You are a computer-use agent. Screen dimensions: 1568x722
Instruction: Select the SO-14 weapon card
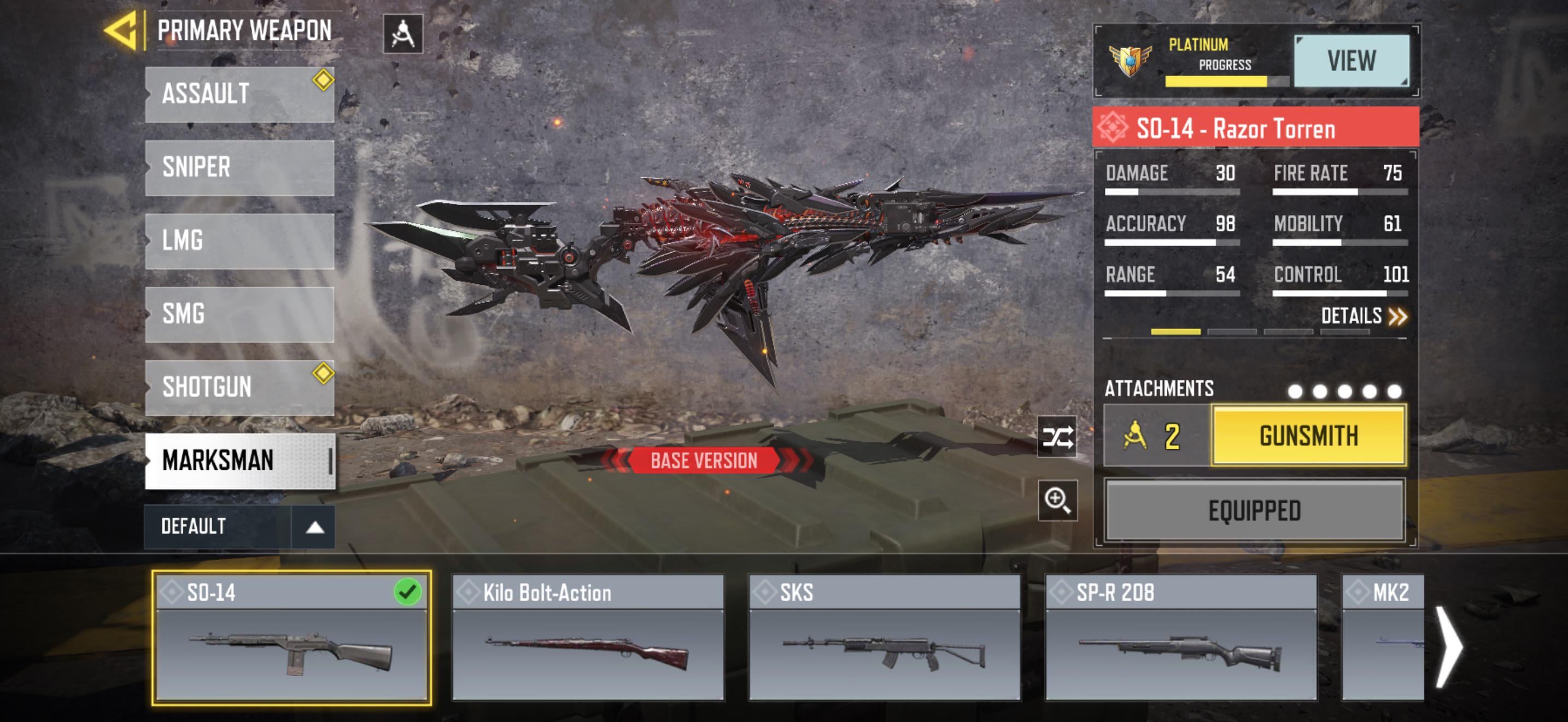[291, 638]
